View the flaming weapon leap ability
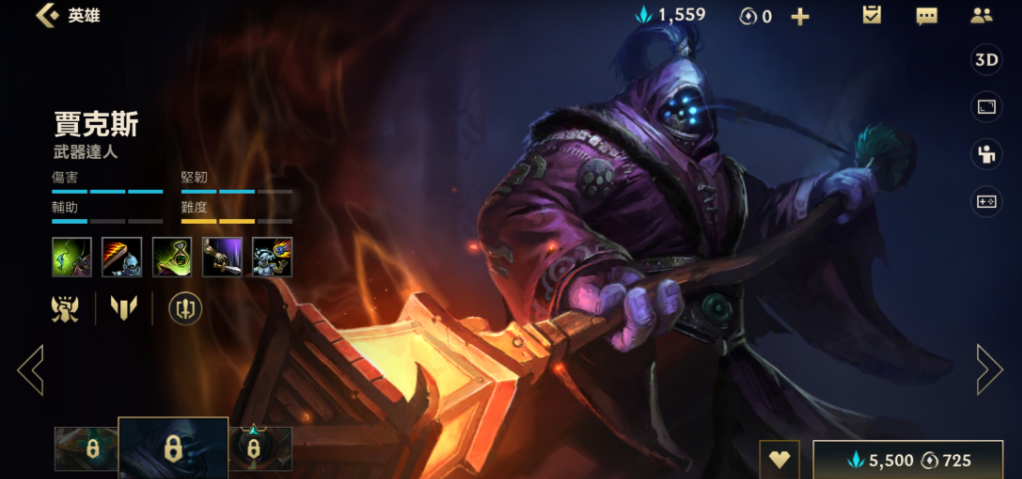The image size is (1022, 479). [x=122, y=257]
